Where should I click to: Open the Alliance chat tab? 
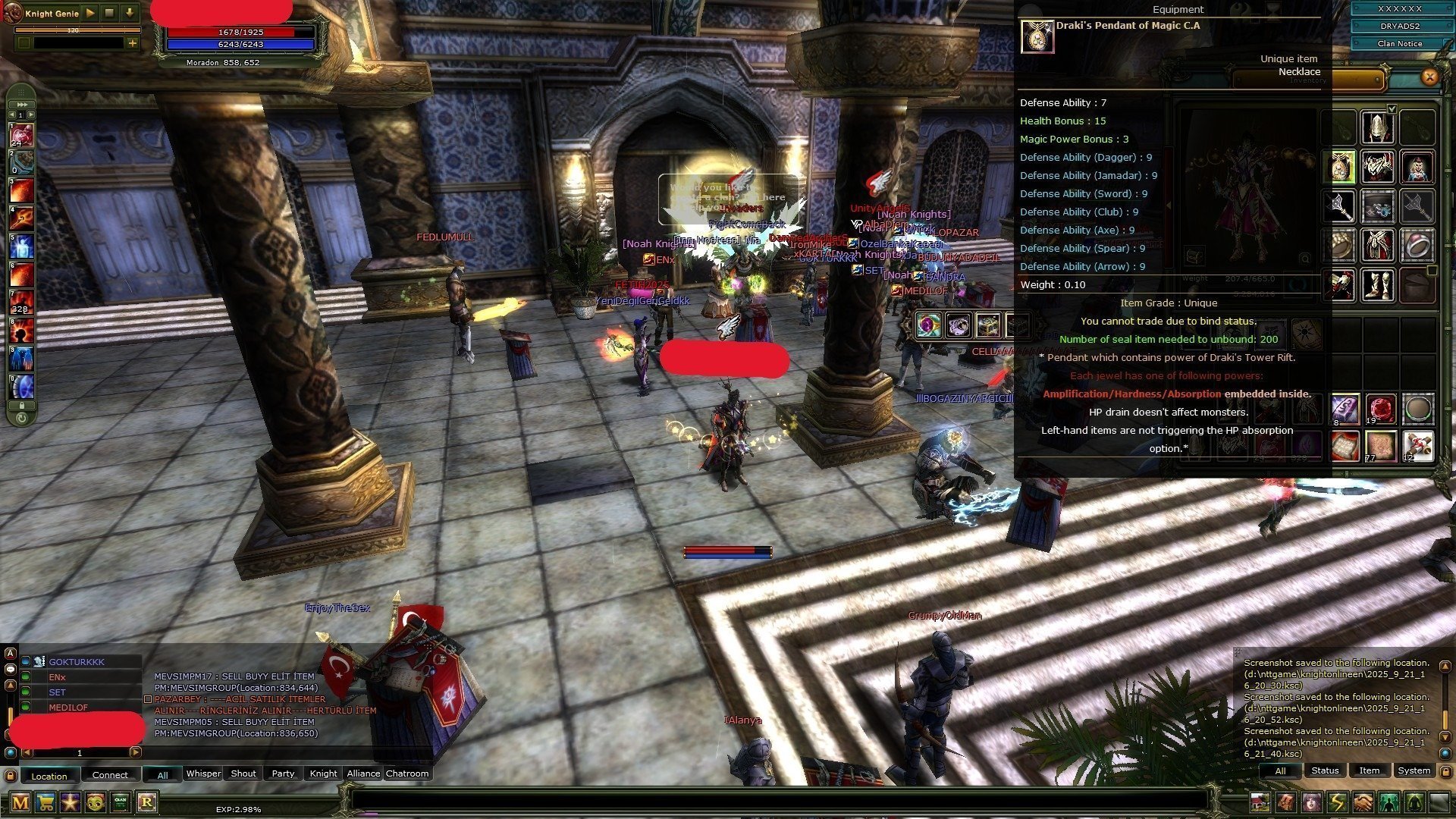[363, 773]
